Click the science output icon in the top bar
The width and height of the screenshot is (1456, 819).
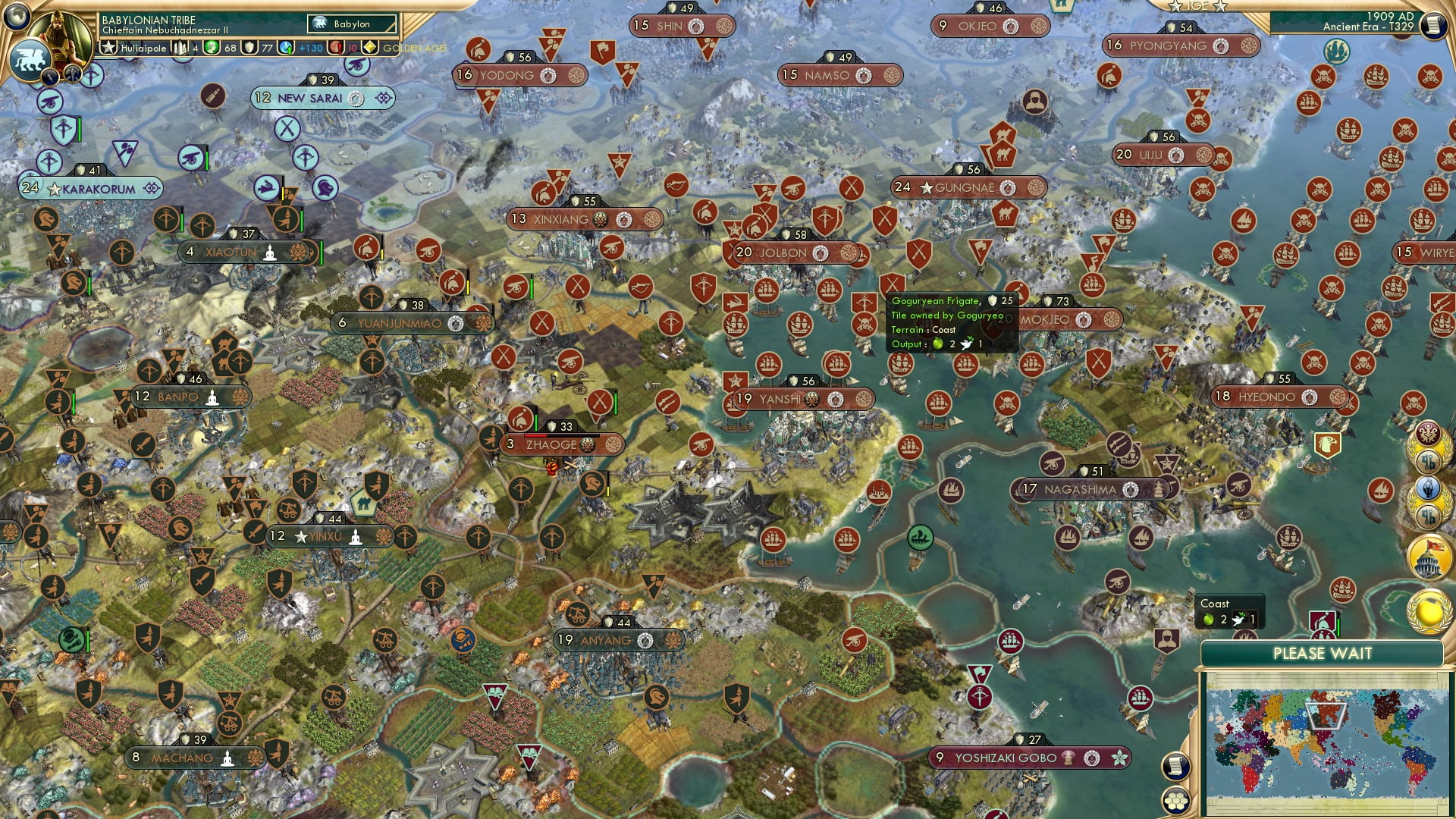(x=285, y=49)
